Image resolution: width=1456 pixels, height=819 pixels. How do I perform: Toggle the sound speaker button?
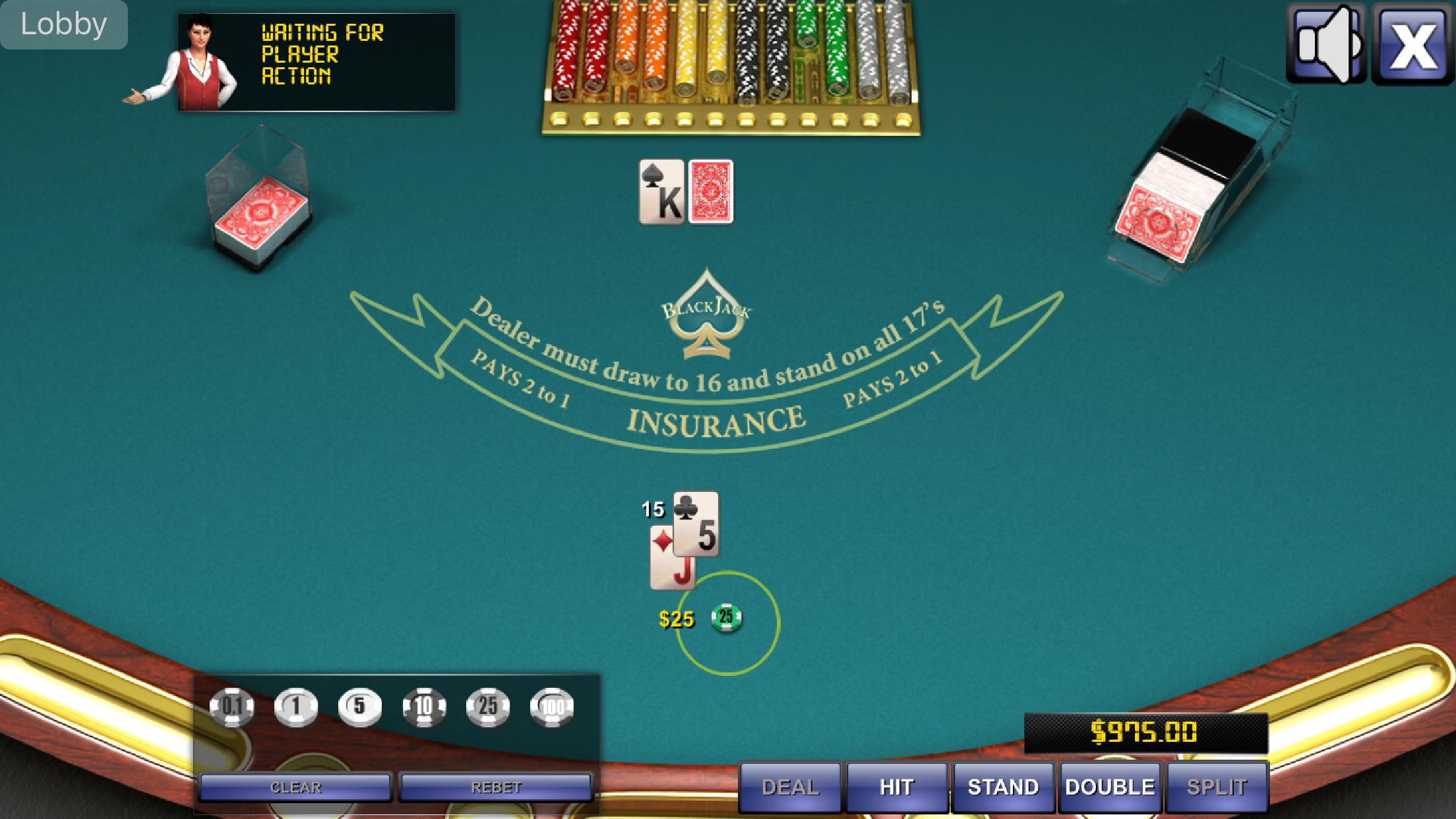click(1326, 45)
